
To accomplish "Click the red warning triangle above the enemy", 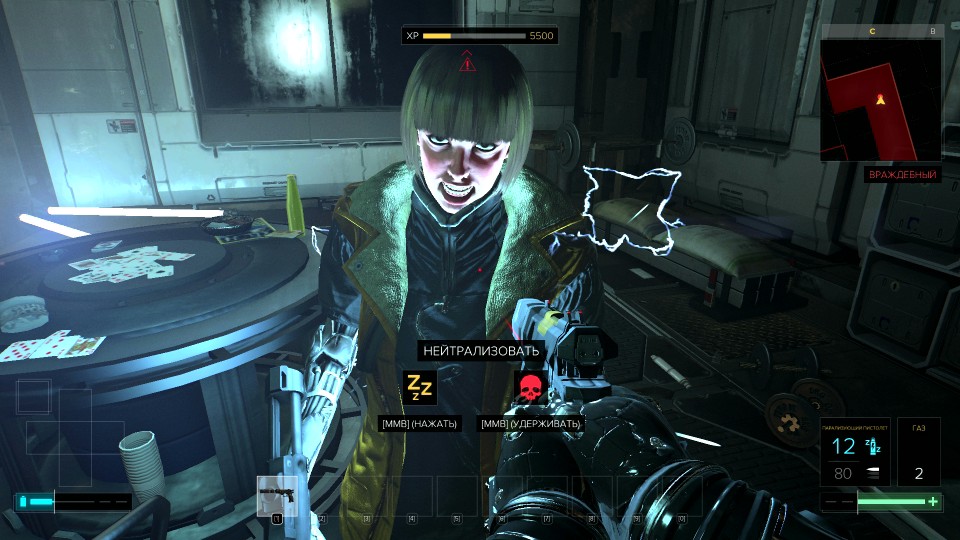I will 467,64.
